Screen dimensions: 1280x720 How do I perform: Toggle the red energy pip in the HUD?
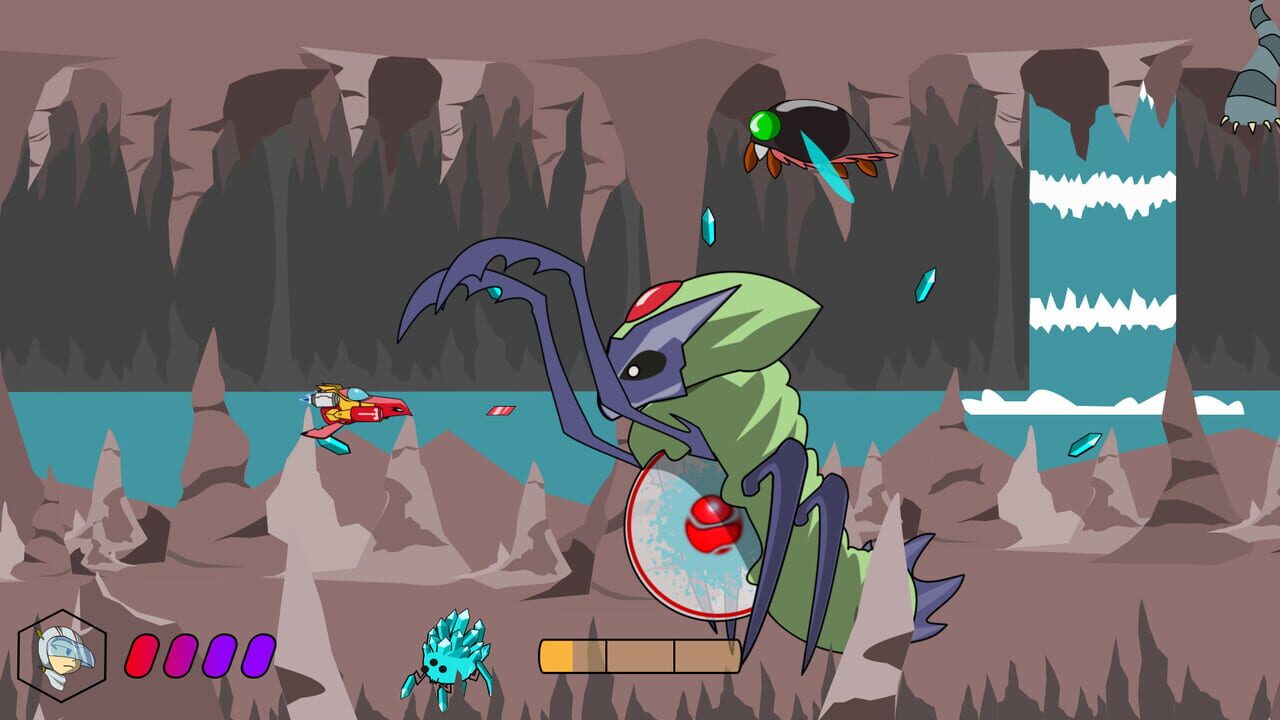pyautogui.click(x=141, y=655)
